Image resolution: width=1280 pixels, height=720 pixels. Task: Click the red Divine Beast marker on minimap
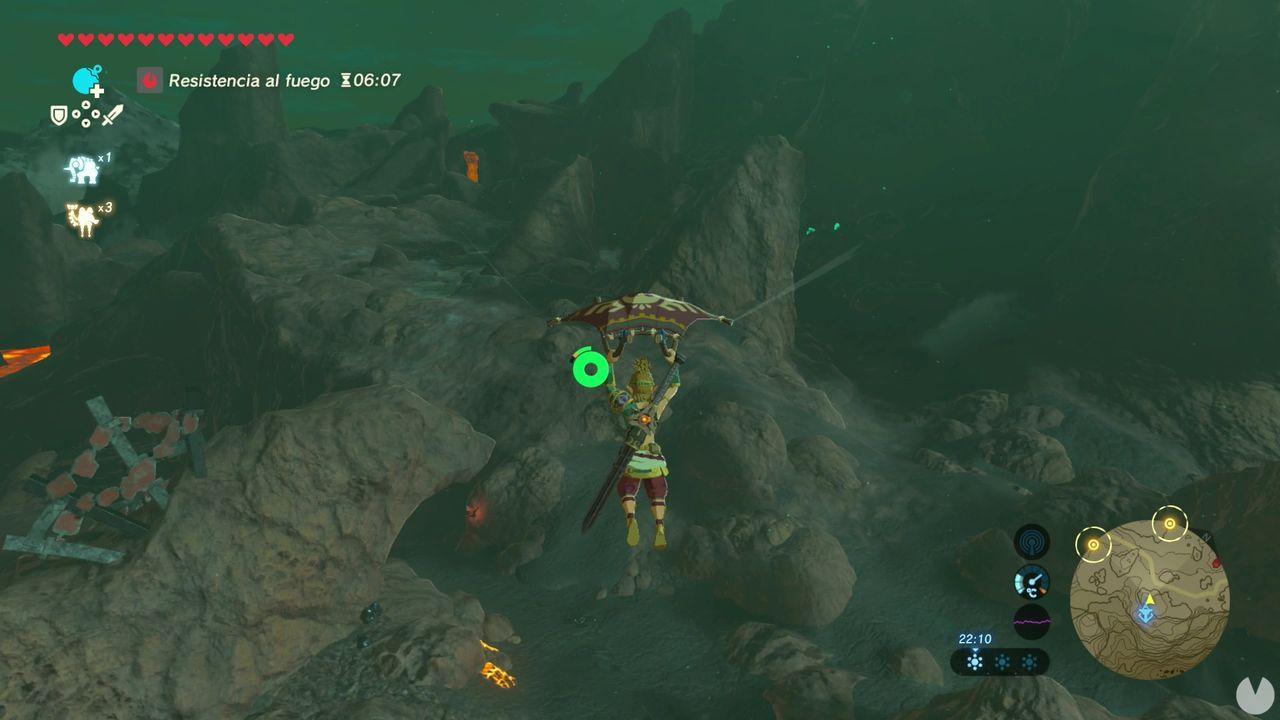(1216, 564)
